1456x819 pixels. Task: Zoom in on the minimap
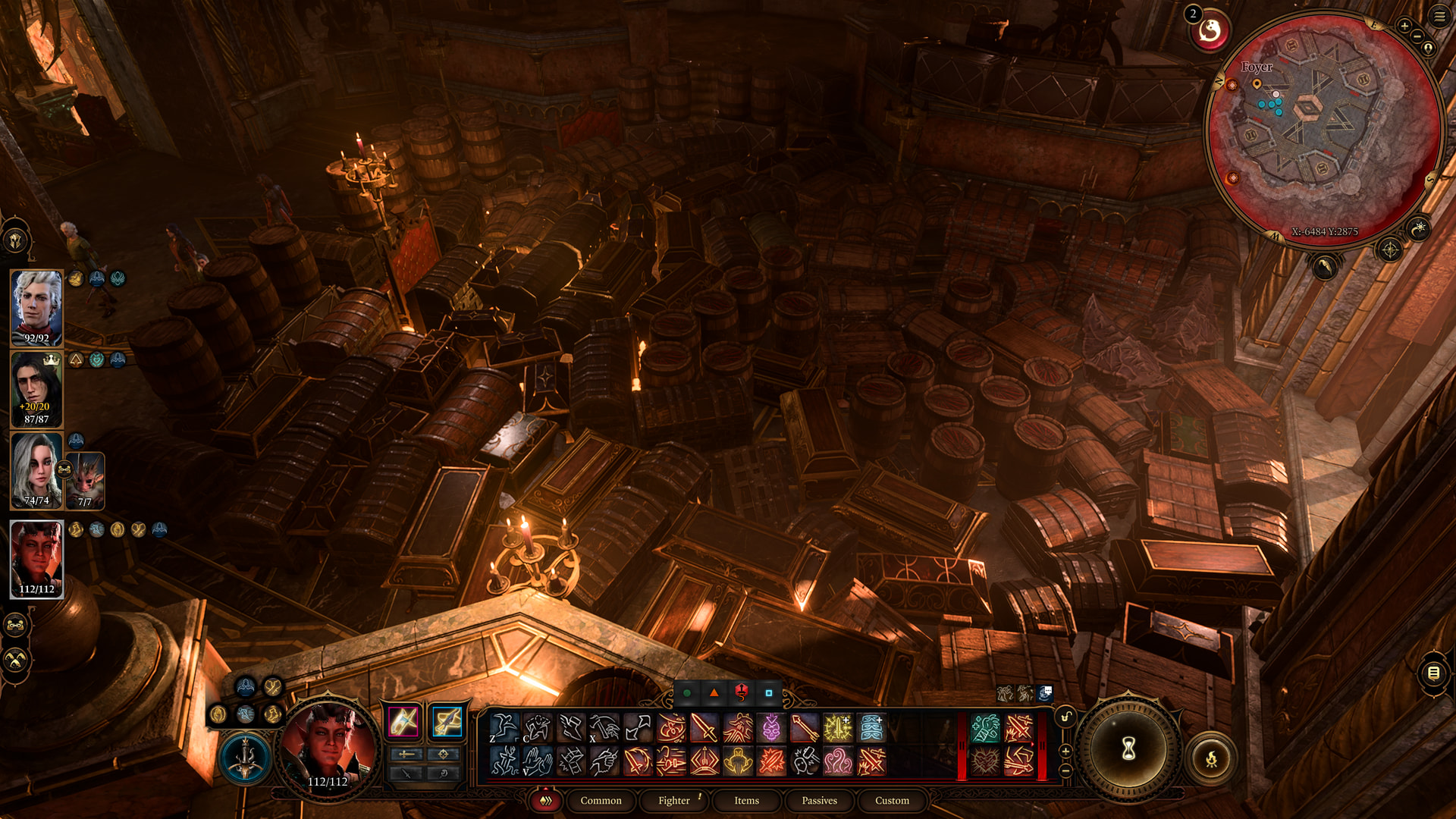[1404, 26]
